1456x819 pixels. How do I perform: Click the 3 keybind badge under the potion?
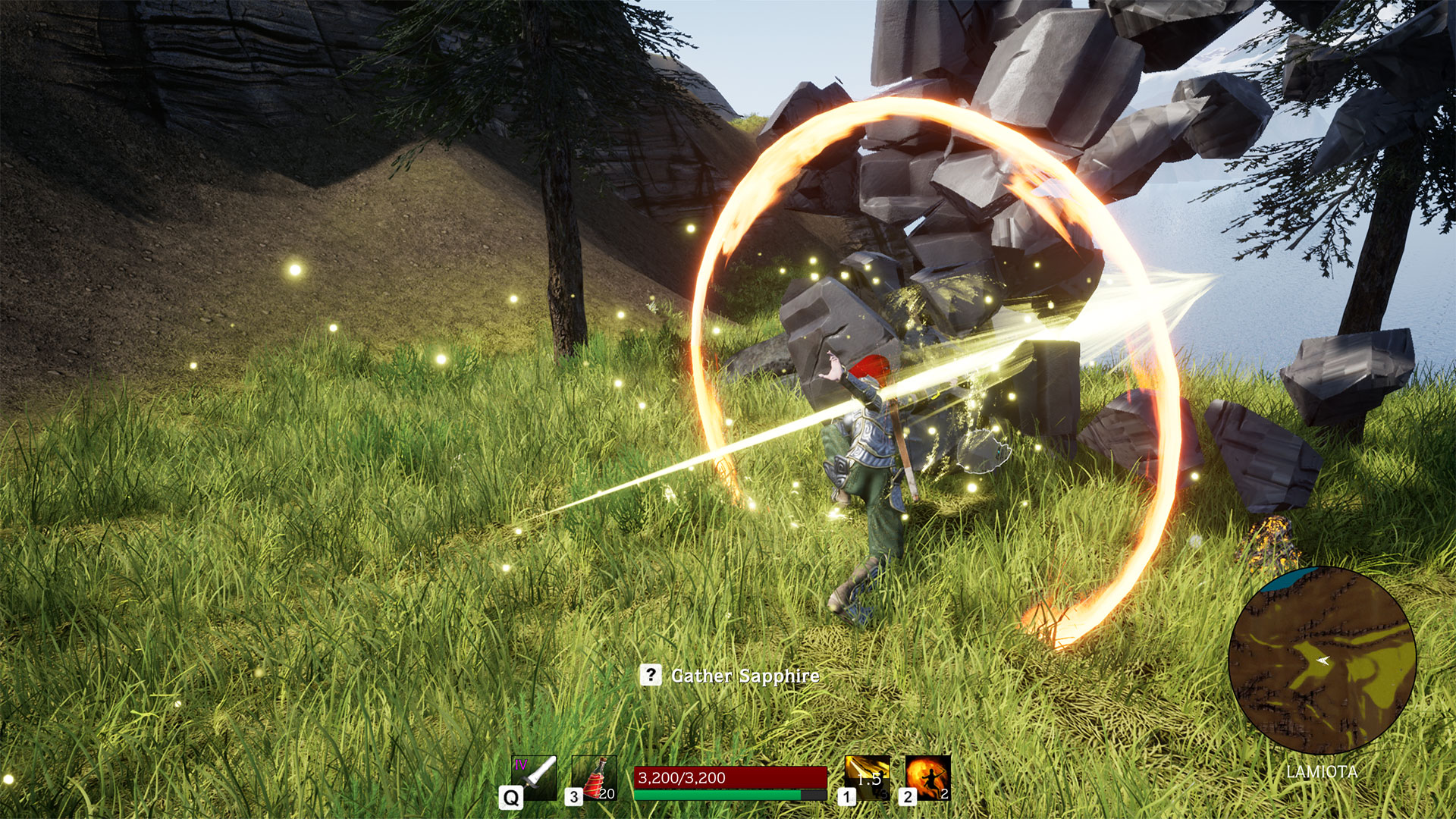coord(574,795)
